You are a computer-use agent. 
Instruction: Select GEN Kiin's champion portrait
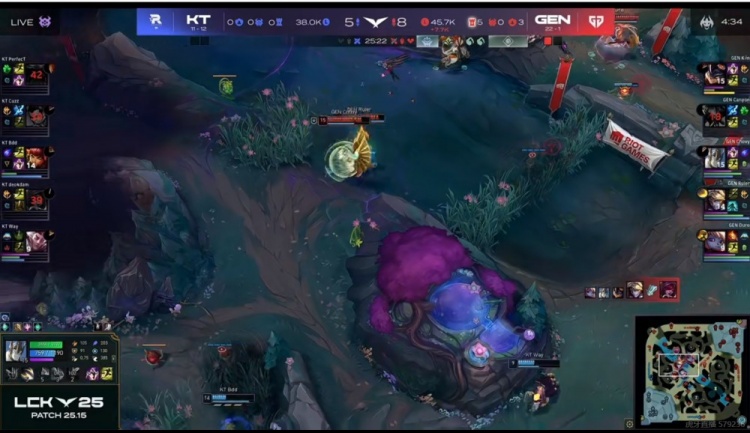pyautogui.click(x=714, y=75)
